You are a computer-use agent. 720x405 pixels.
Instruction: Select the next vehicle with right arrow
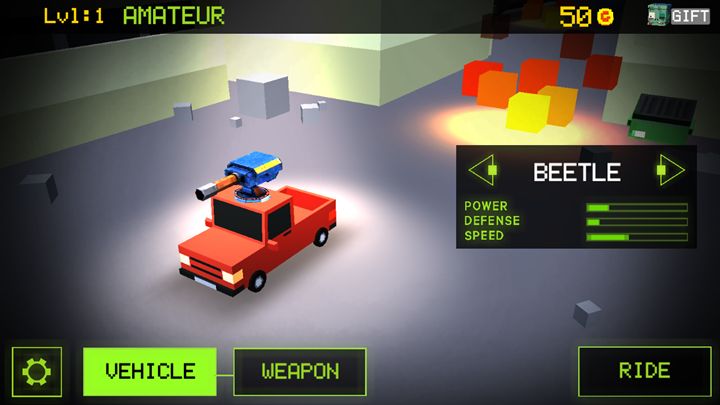[x=669, y=170]
